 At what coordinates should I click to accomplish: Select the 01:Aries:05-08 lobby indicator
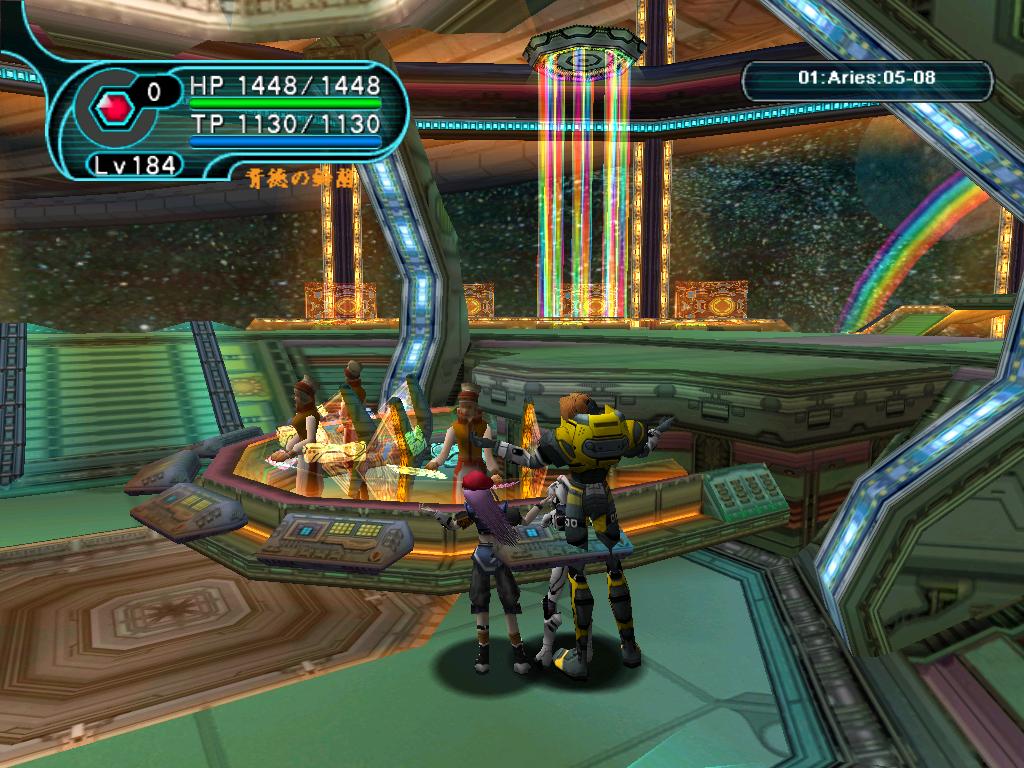click(x=867, y=81)
